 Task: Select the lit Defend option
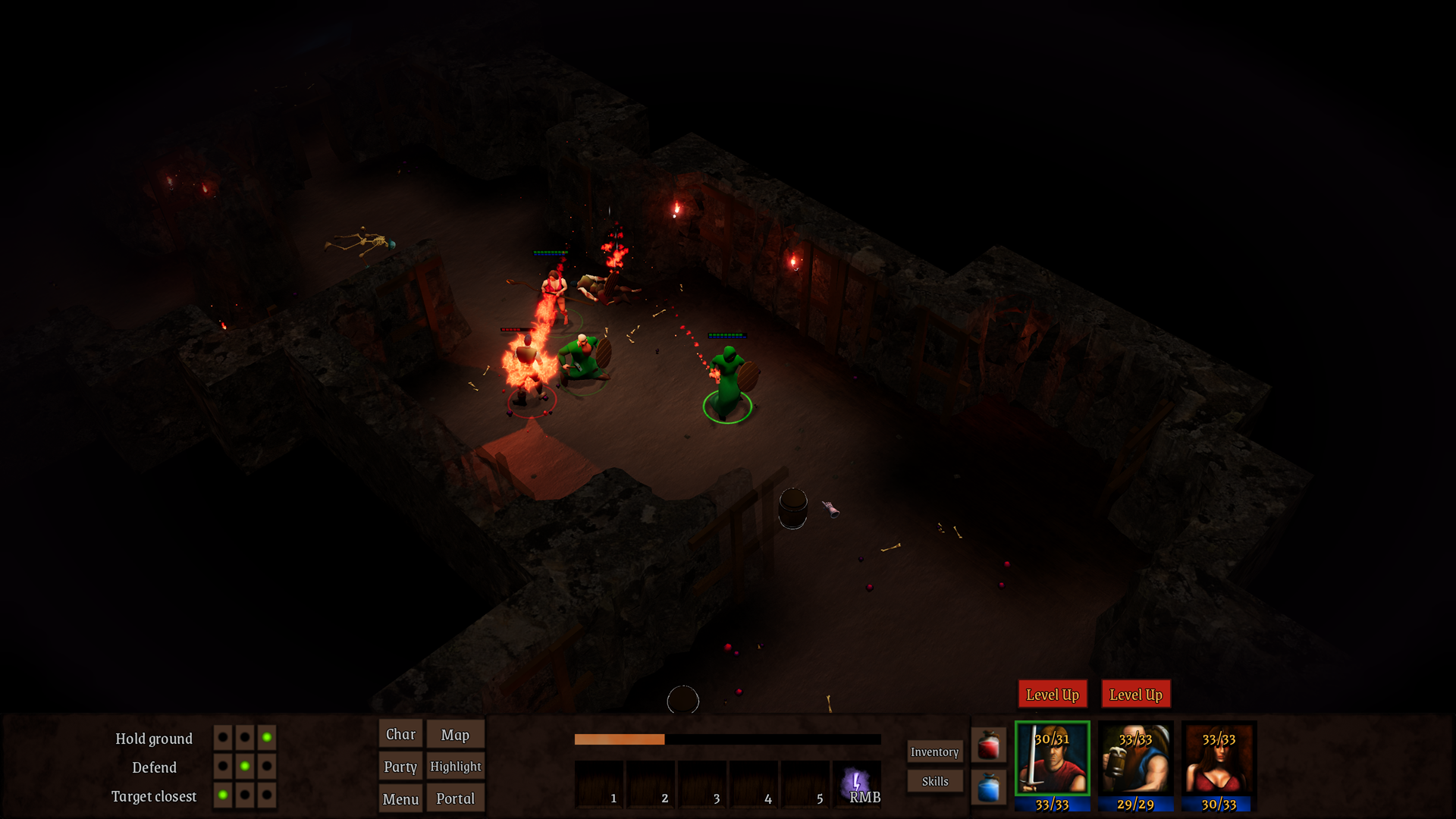[244, 766]
